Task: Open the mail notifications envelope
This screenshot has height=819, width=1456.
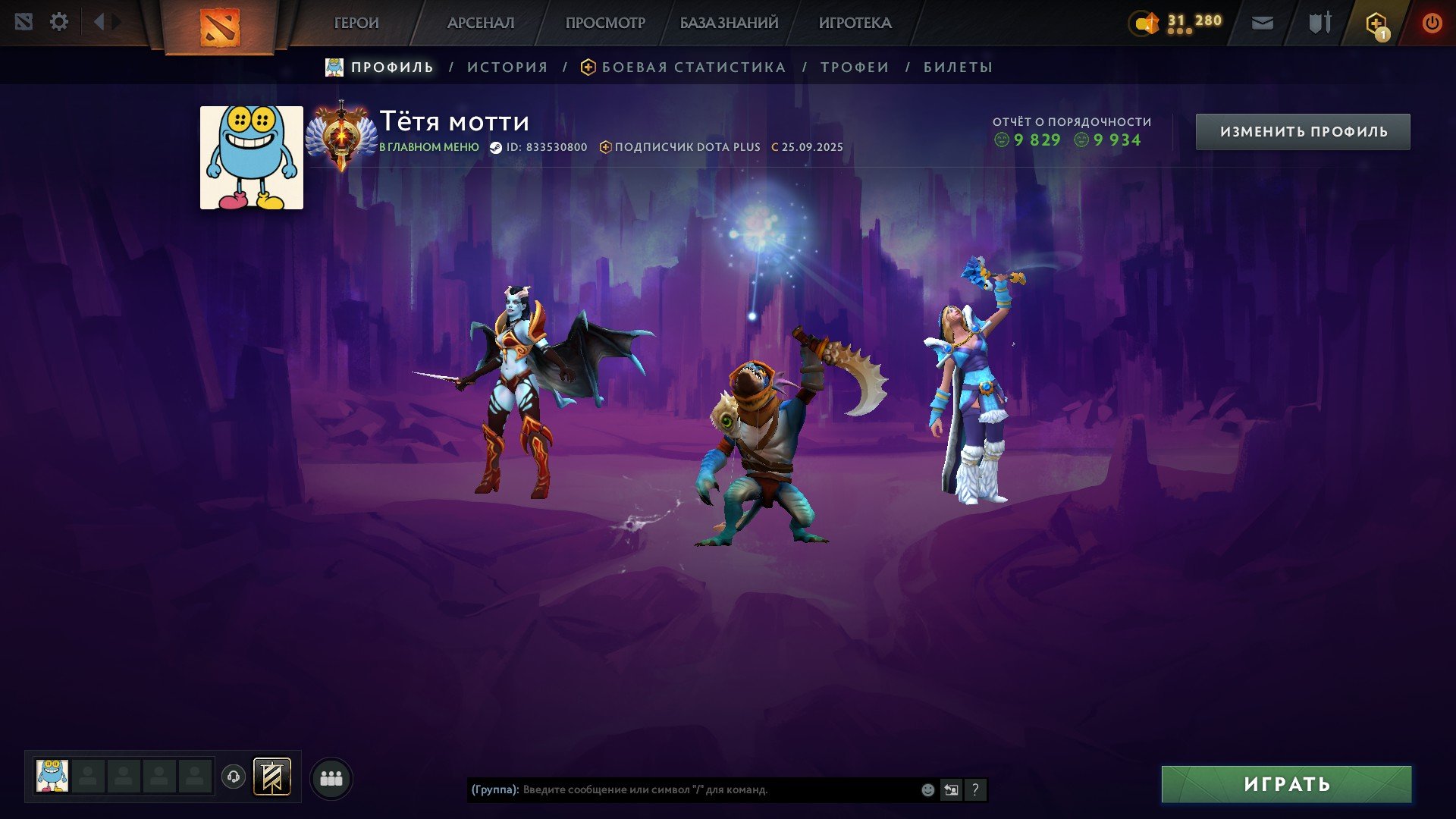Action: pos(1263,23)
